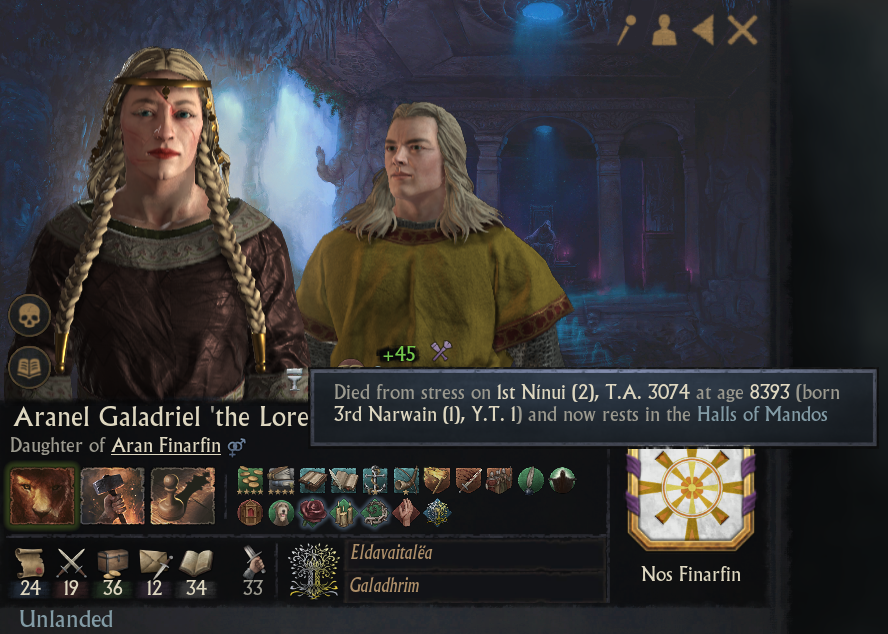Open the Aran Finarfin father link
The image size is (888, 634).
click(x=165, y=446)
